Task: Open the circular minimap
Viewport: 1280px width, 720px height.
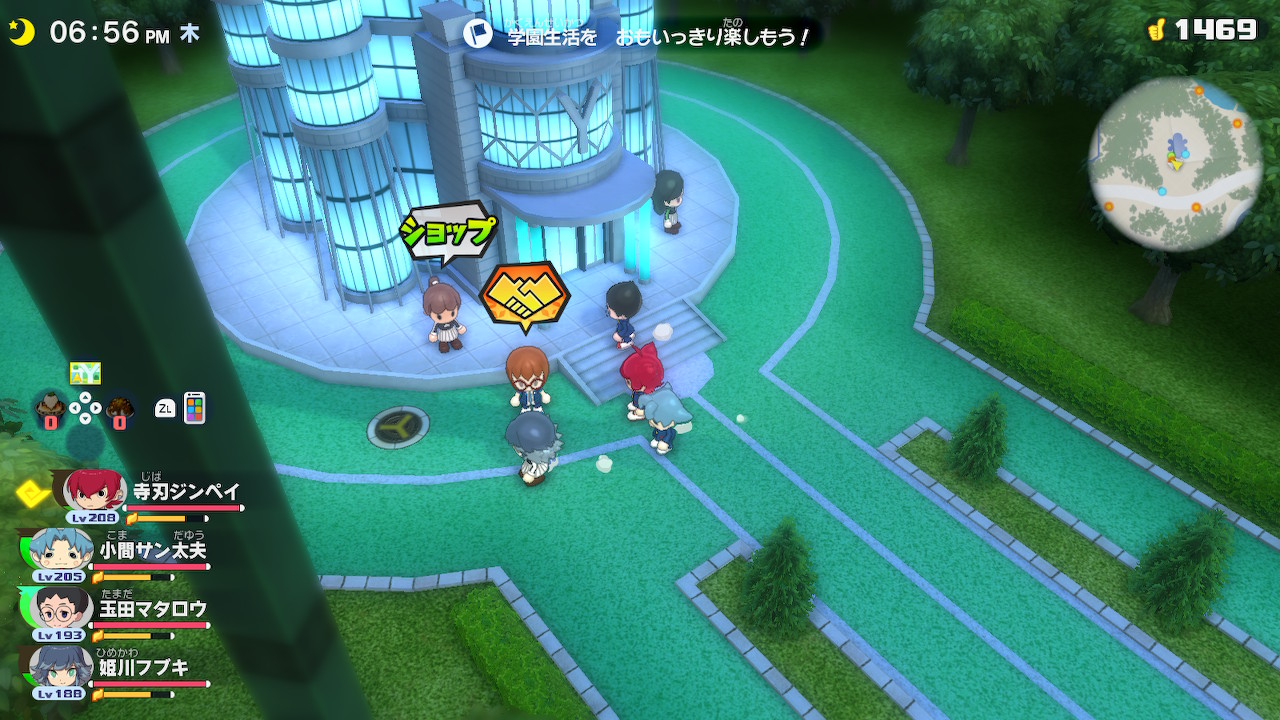Action: [x=1175, y=164]
